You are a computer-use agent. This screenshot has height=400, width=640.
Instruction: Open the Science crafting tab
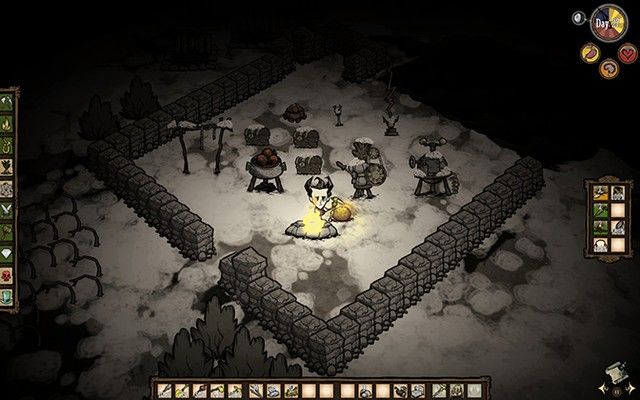tap(8, 190)
